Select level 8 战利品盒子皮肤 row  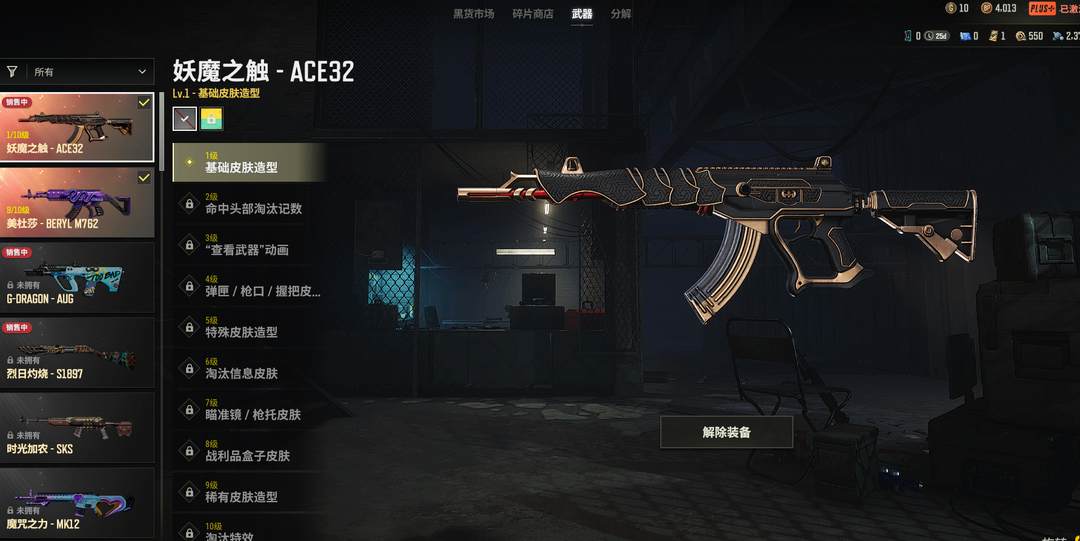pyautogui.click(x=250, y=450)
